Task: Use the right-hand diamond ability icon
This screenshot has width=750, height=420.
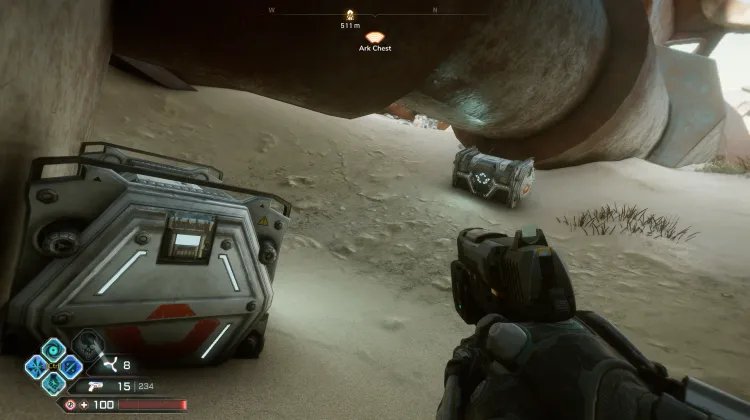Action: point(71,365)
